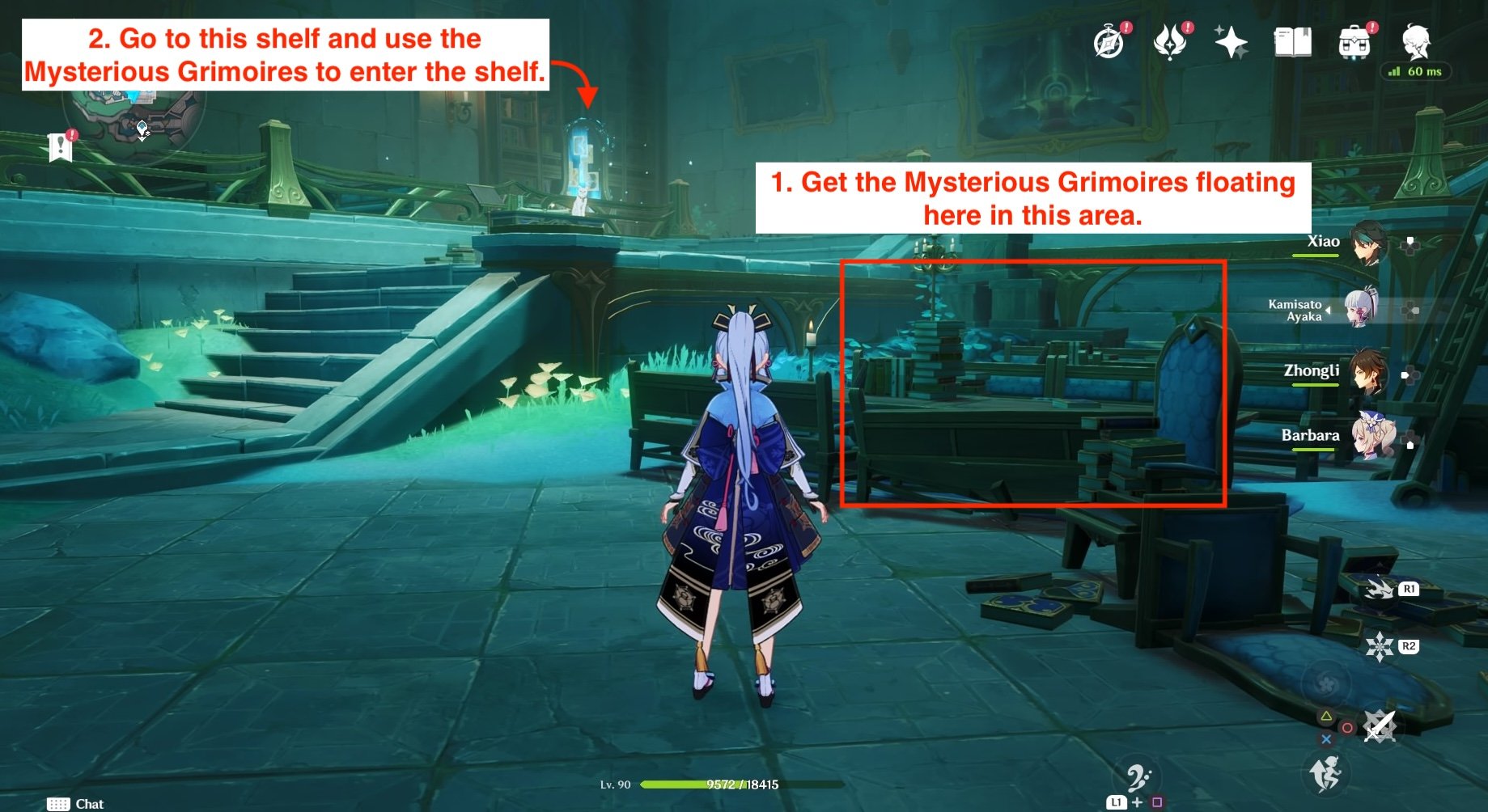Open the inventory backpack
The height and width of the screenshot is (812, 1488).
click(x=1354, y=43)
